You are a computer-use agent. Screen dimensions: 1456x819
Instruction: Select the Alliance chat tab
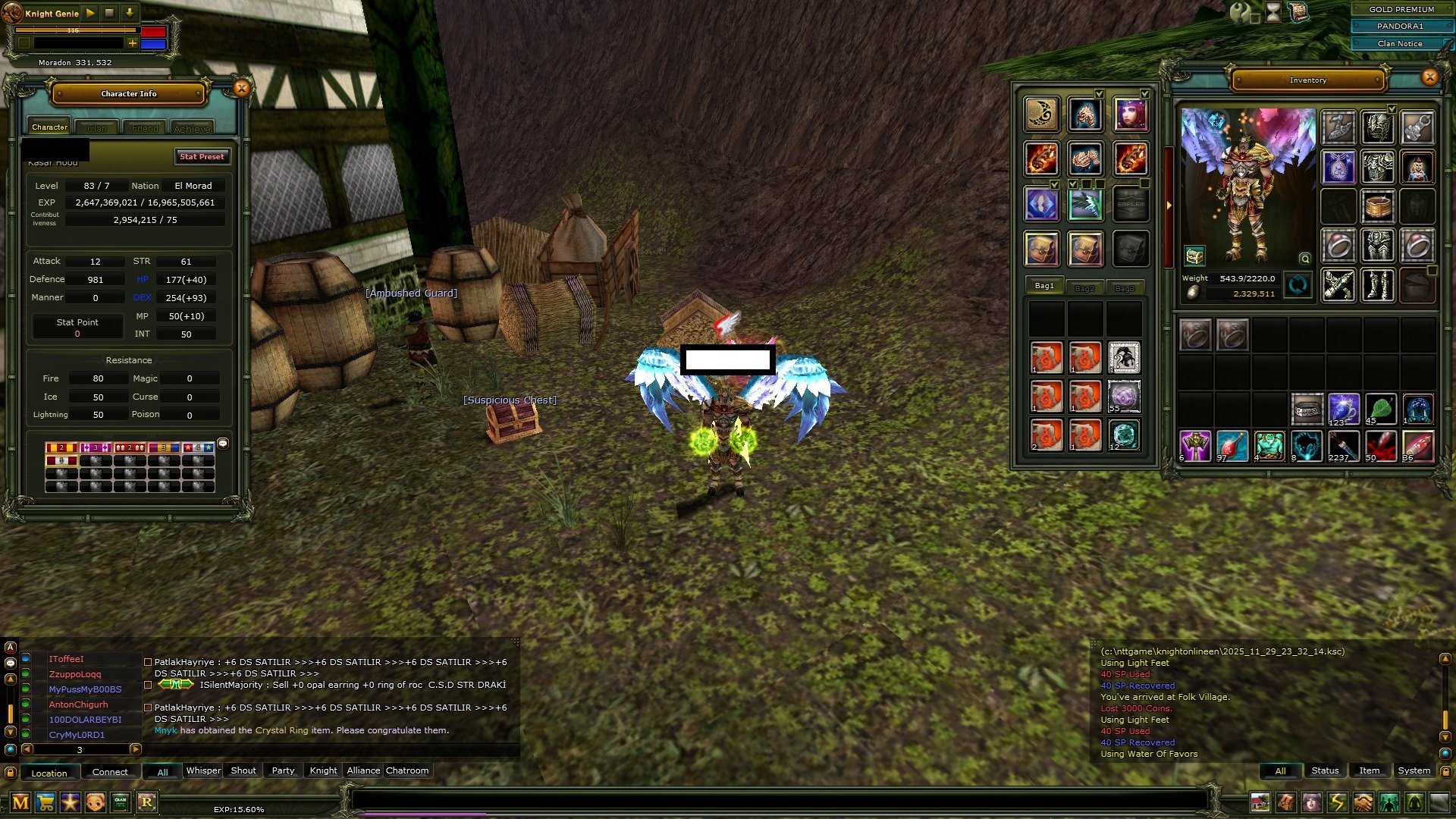[363, 770]
